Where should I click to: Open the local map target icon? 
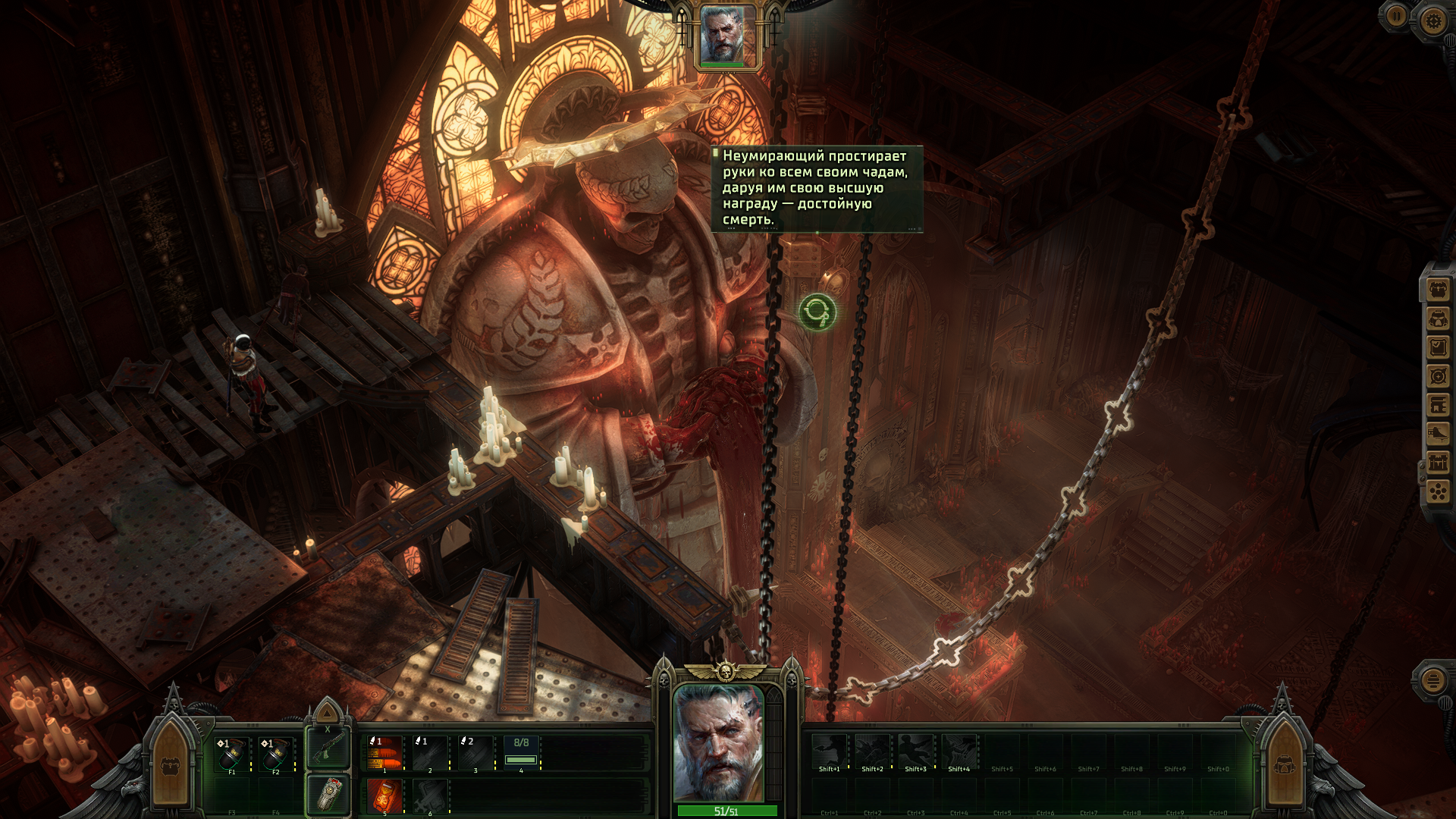[x=1439, y=376]
